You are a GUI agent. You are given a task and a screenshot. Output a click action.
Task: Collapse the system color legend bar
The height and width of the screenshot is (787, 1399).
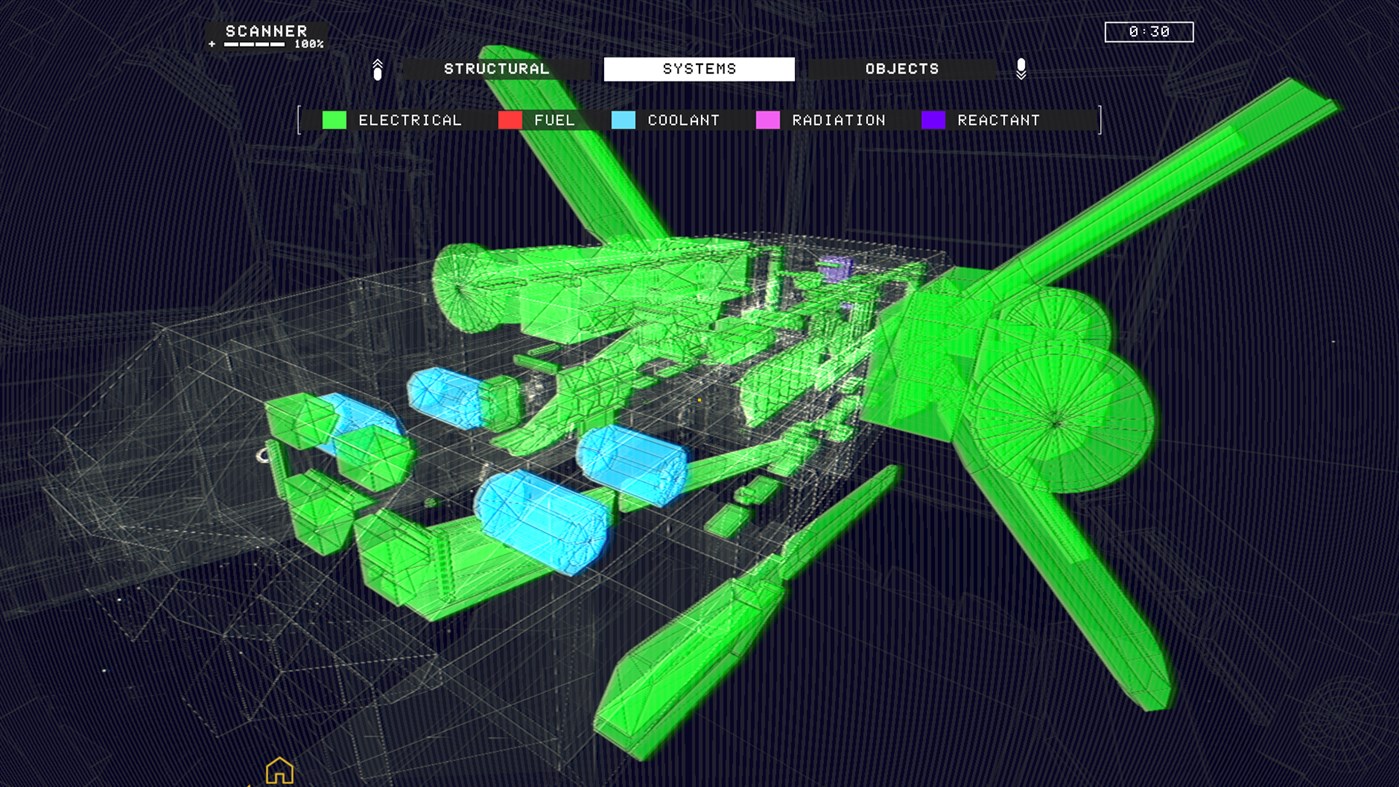(1100, 119)
